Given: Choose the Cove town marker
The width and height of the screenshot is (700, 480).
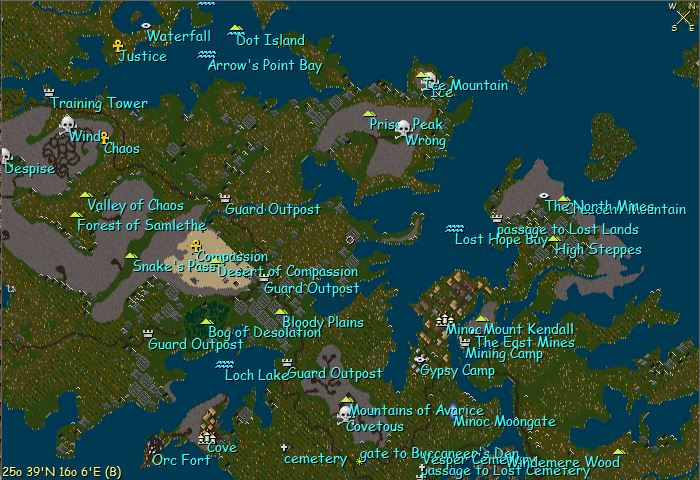Looking at the screenshot, I should coord(207,437).
